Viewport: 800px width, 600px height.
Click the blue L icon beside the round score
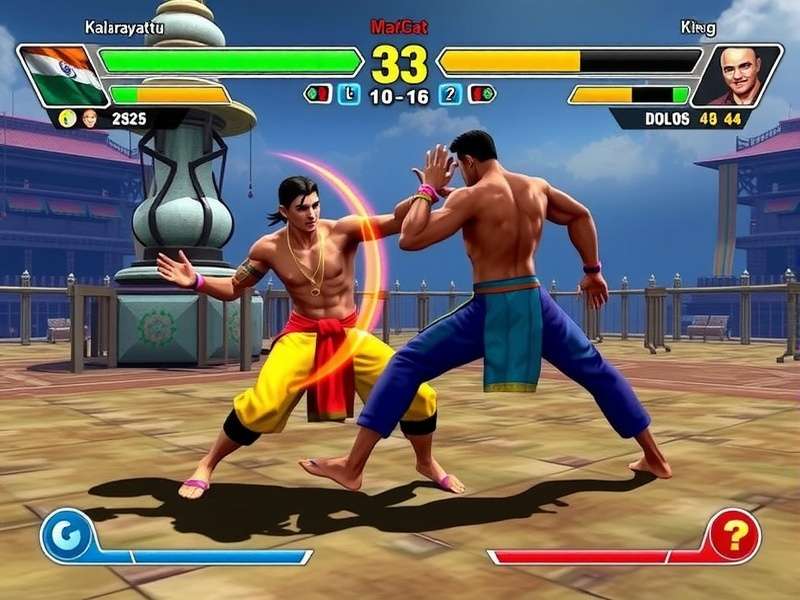[x=348, y=95]
